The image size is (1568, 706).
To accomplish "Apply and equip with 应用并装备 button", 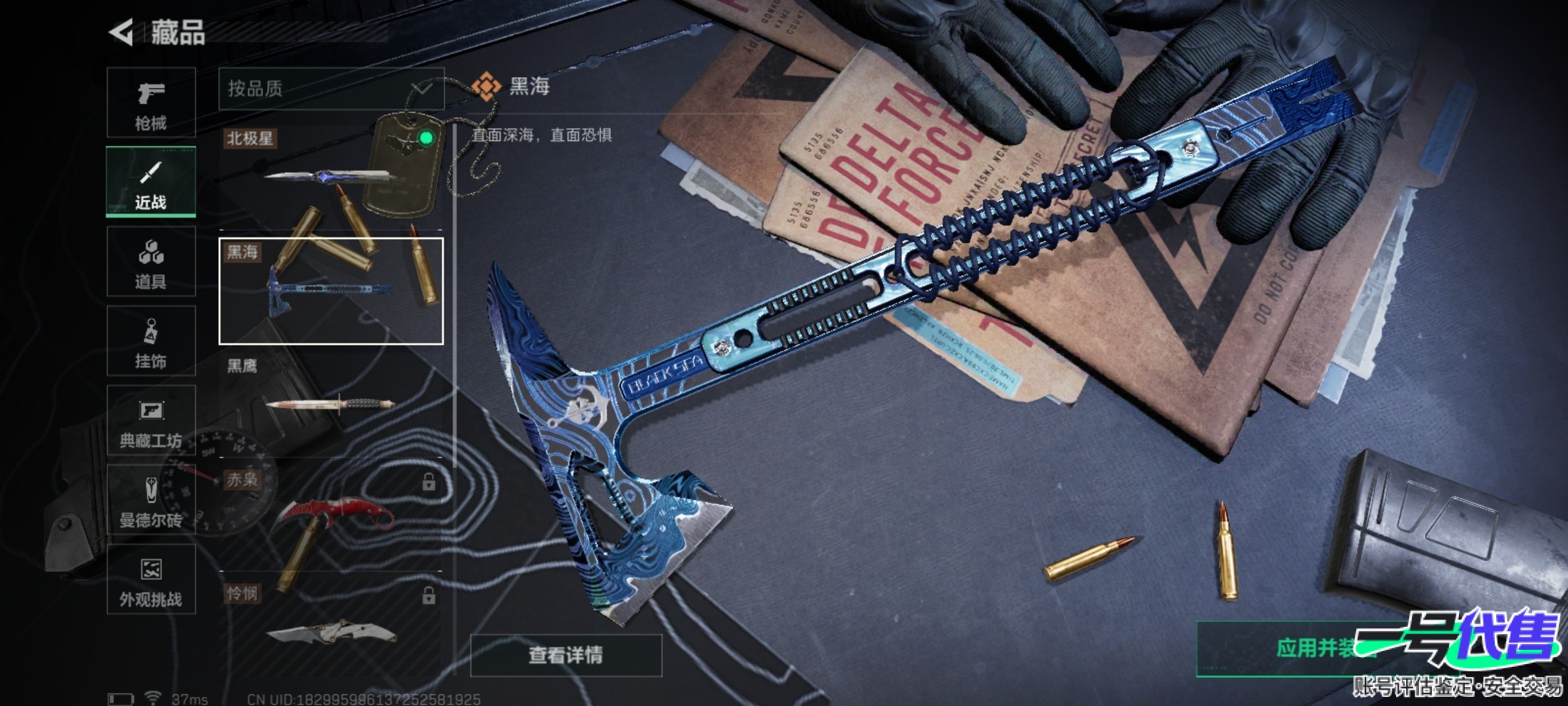I will (1313, 648).
